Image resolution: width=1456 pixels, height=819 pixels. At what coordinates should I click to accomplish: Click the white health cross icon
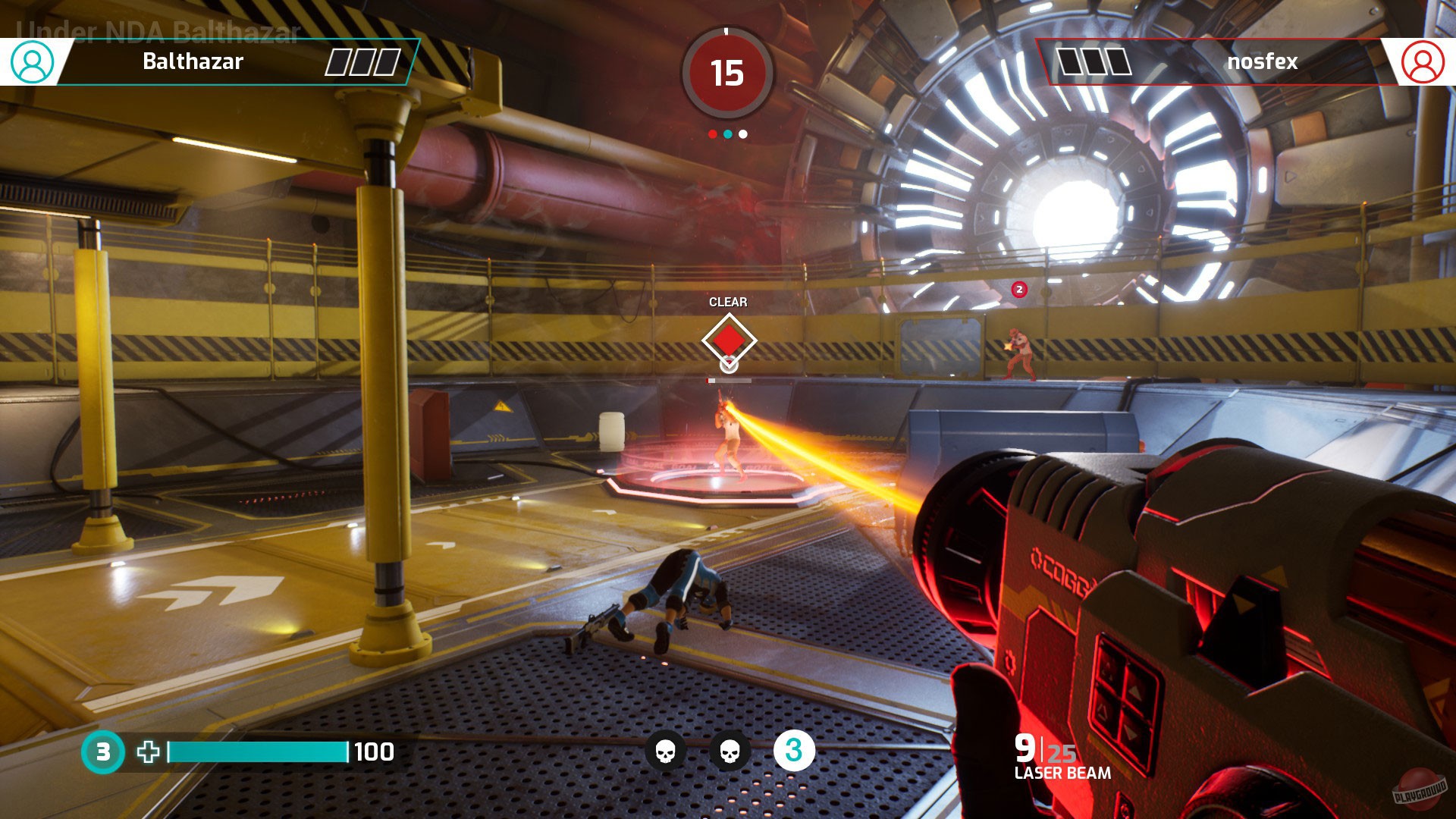(149, 752)
